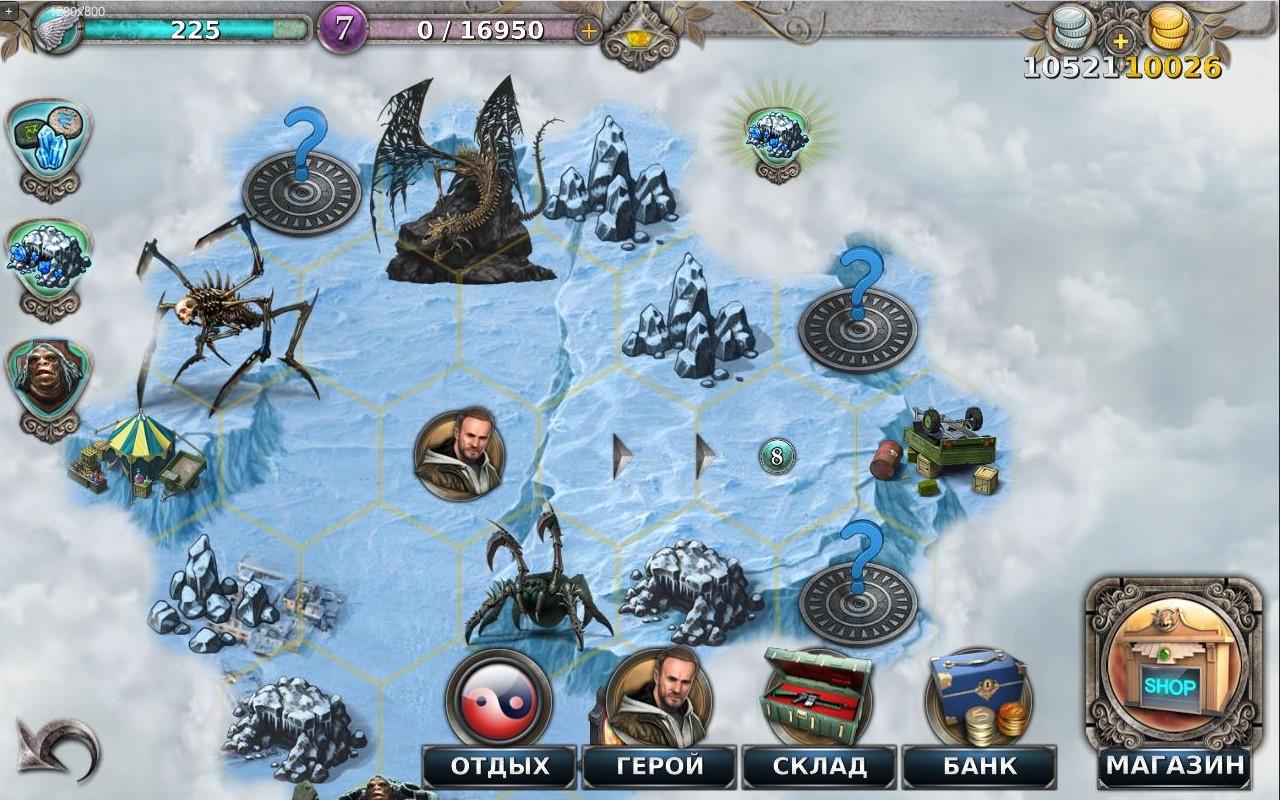The height and width of the screenshot is (800, 1280).
Task: Select the blue crystals quest badge
Action: pos(48,141)
